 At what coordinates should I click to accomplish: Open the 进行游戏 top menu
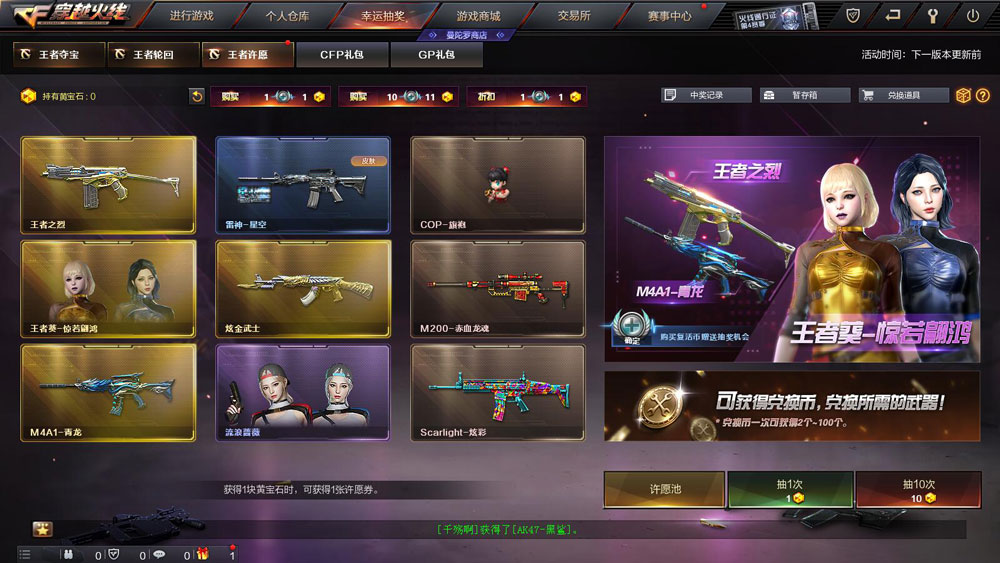[191, 16]
